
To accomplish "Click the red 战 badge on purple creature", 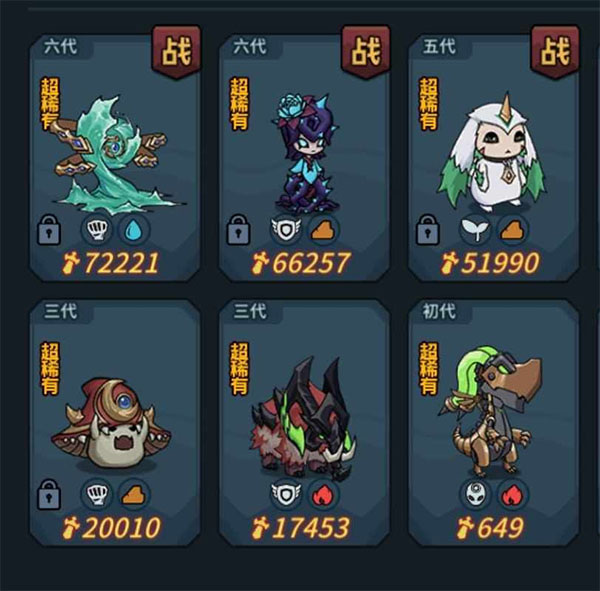I will point(365,51).
